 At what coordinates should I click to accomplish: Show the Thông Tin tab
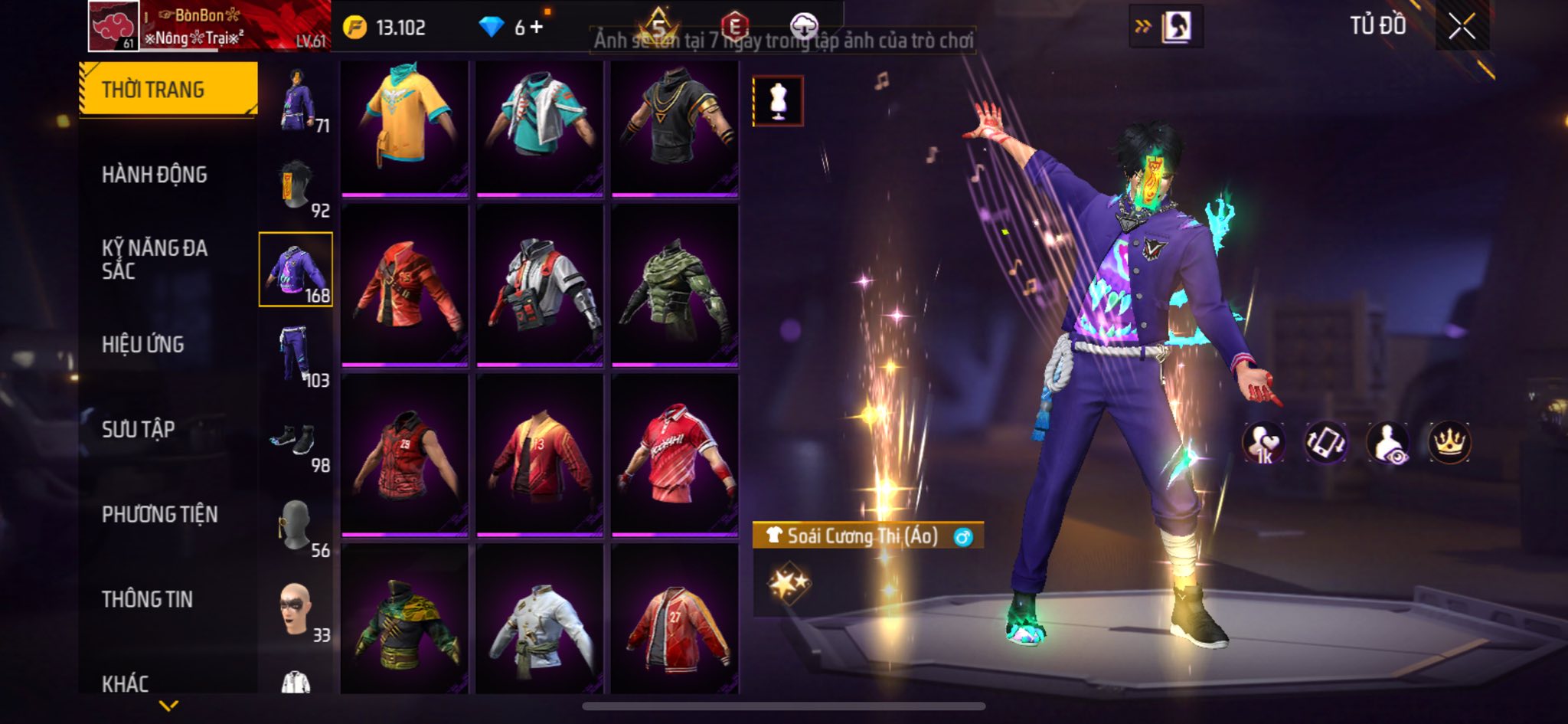pos(148,599)
